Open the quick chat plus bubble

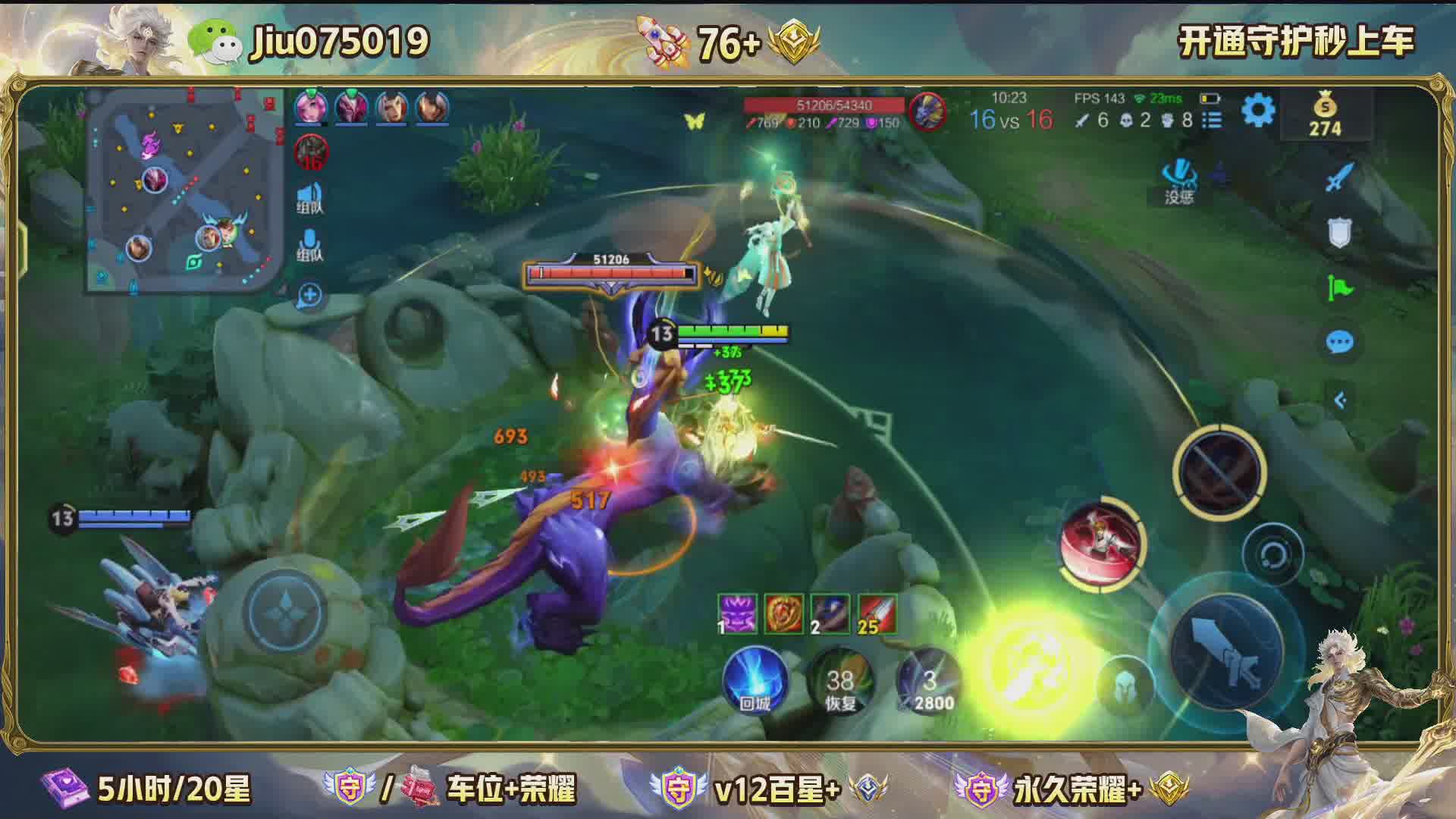309,295
